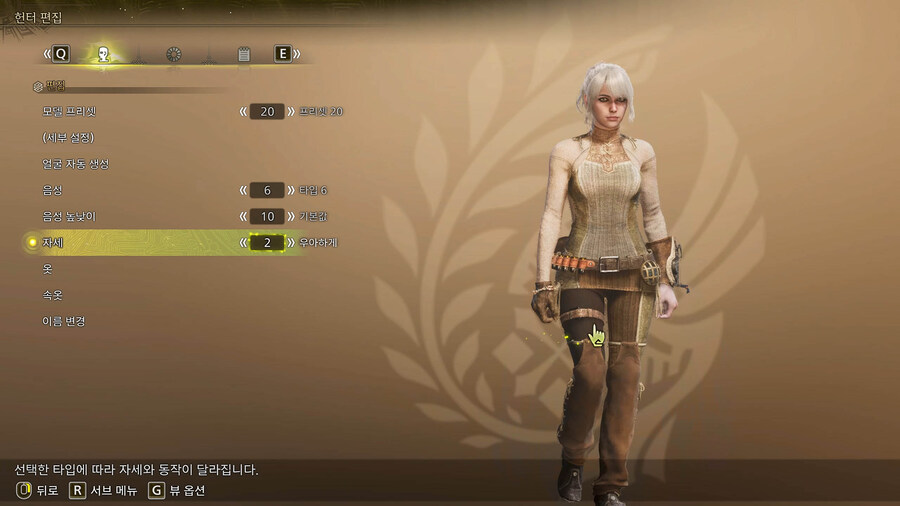The height and width of the screenshot is (506, 900).
Task: Increase the 모델 프리셋 value with right arrow
Action: pyautogui.click(x=292, y=111)
